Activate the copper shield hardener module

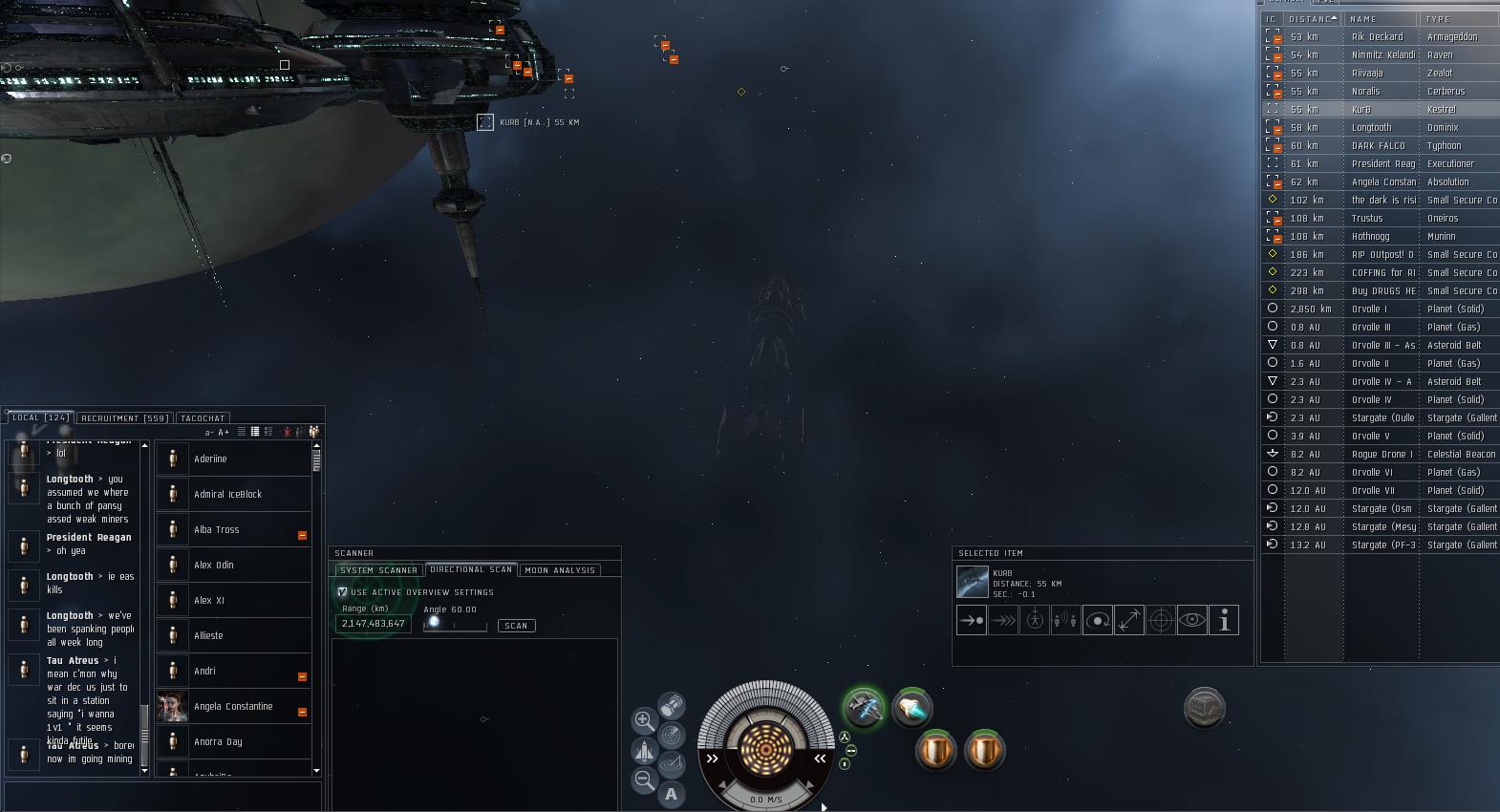click(935, 750)
